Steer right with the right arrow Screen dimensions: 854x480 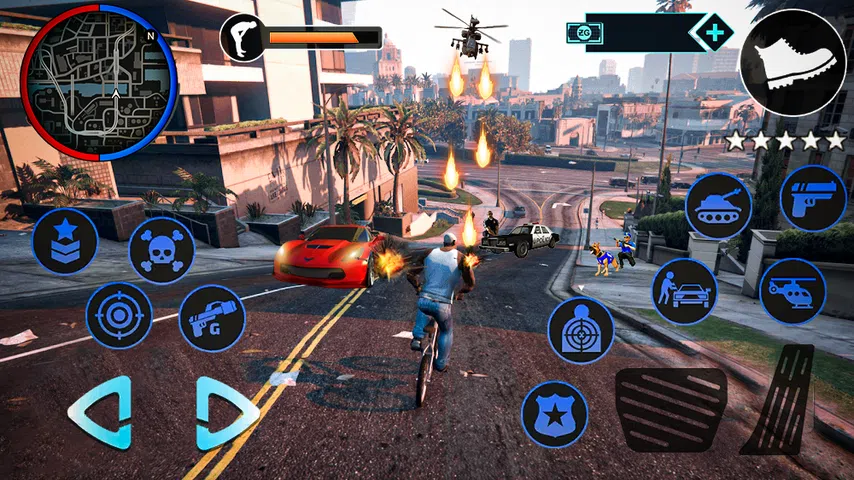[x=226, y=412]
